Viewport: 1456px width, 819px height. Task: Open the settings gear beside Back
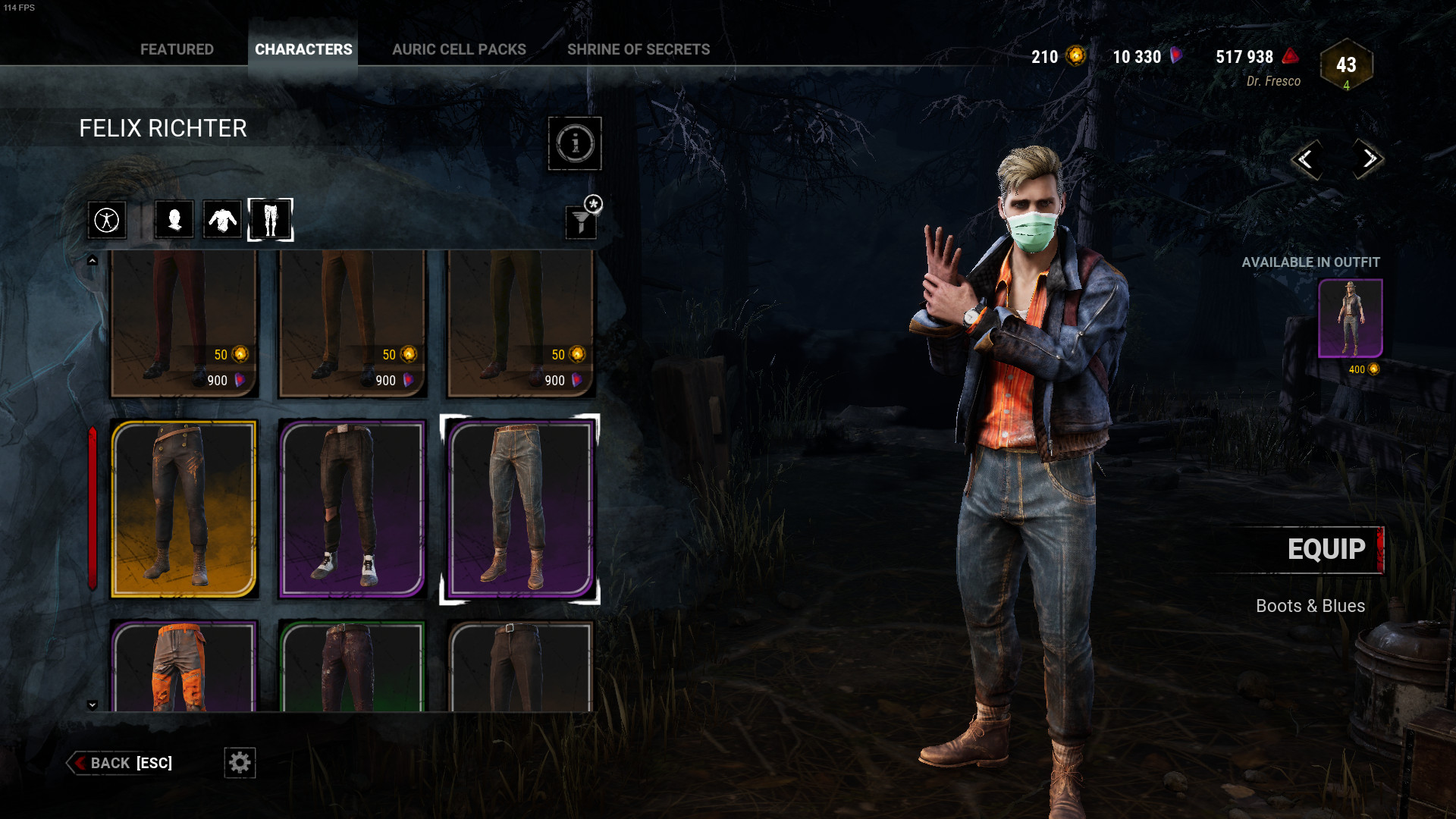239,763
